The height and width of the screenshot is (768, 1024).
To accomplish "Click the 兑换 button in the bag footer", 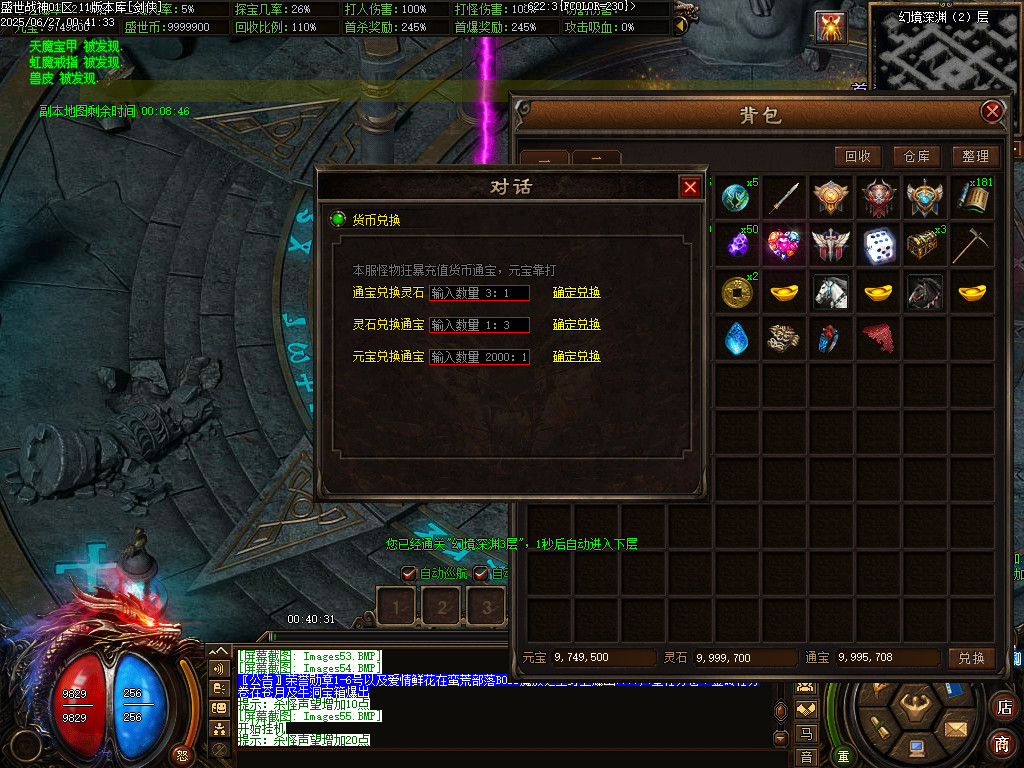I will click(972, 658).
